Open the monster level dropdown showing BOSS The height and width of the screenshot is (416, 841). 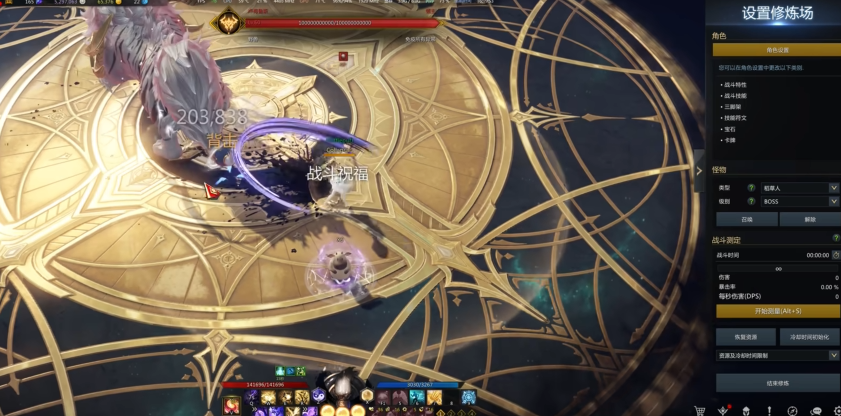point(800,201)
